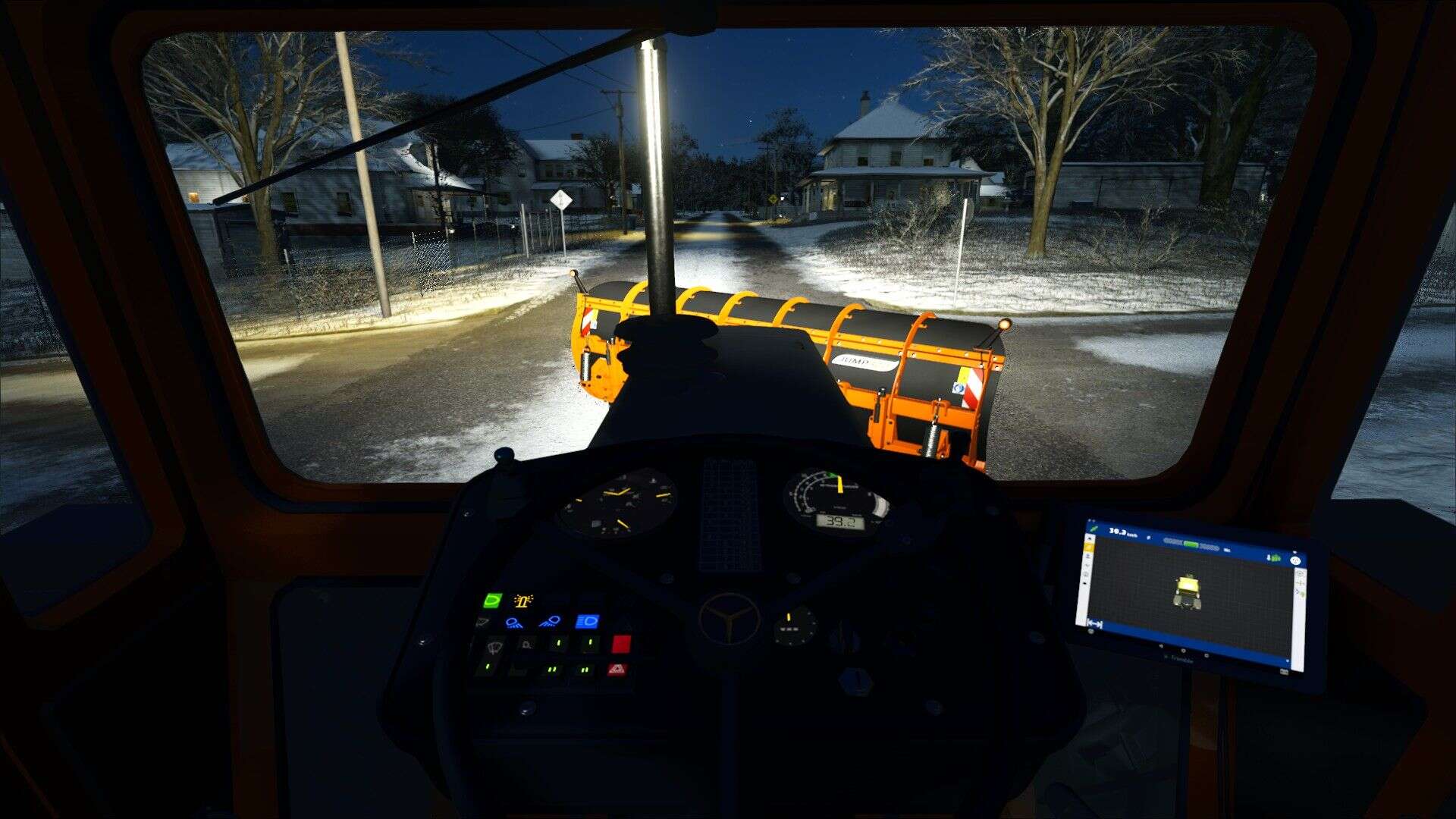
Task: Select the orange beacon light switch
Action: [x=523, y=602]
